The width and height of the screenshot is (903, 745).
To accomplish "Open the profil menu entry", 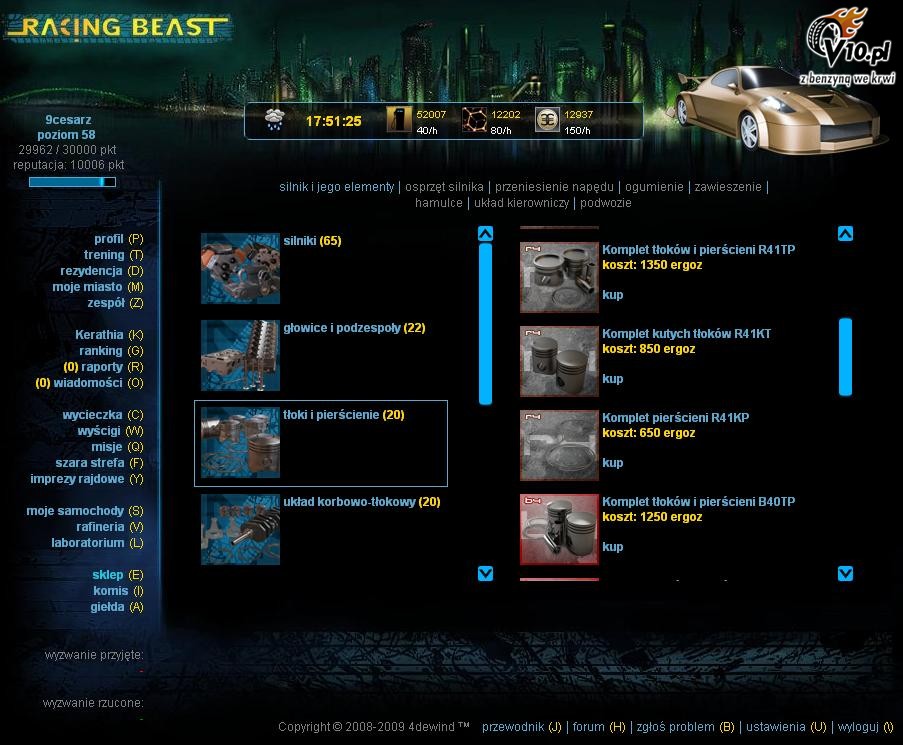I will click(x=109, y=239).
